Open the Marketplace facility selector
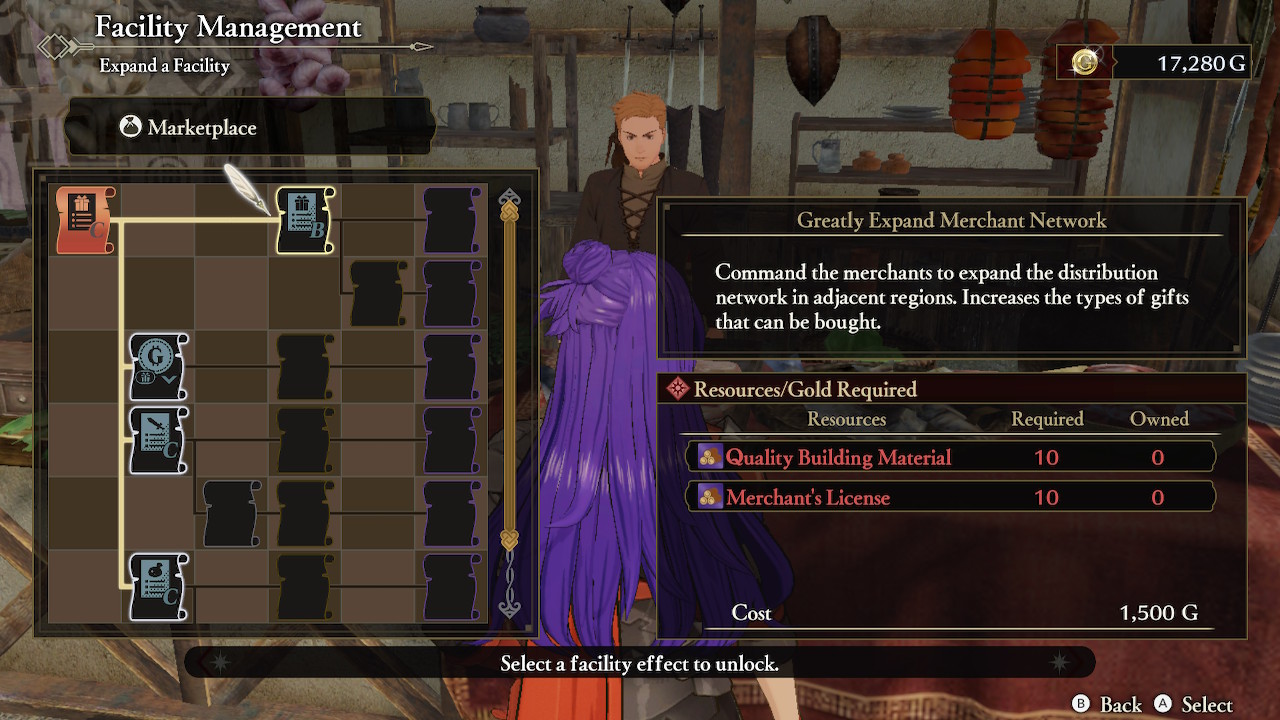 click(250, 128)
